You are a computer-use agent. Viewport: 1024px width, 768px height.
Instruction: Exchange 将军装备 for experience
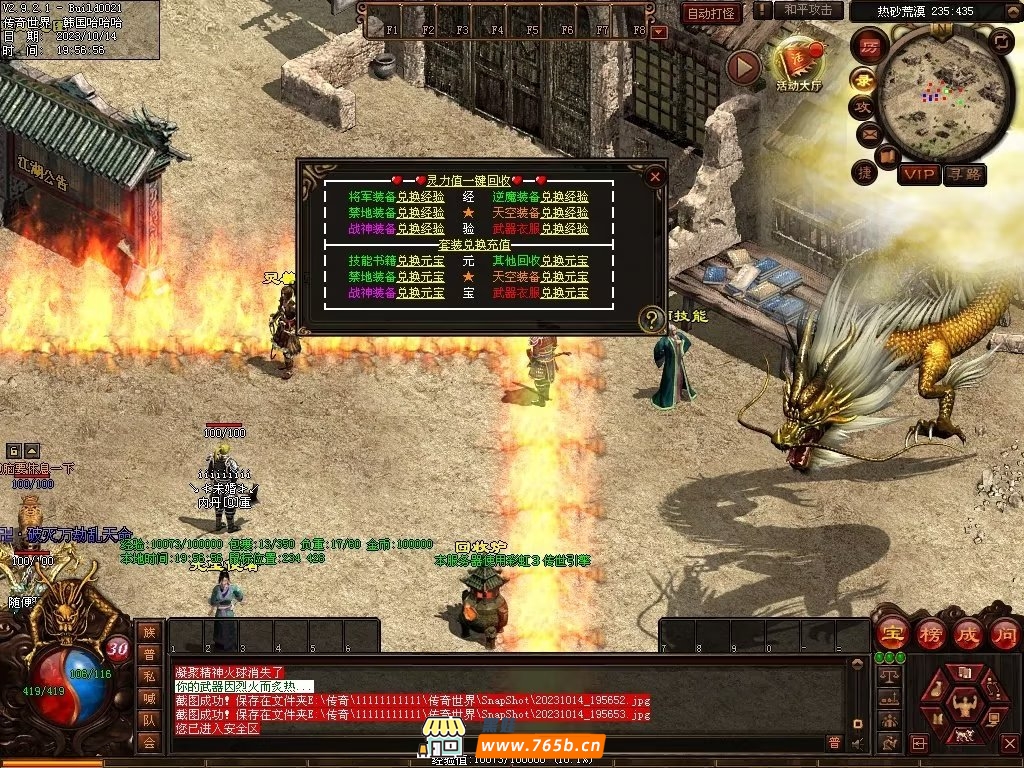coord(420,198)
